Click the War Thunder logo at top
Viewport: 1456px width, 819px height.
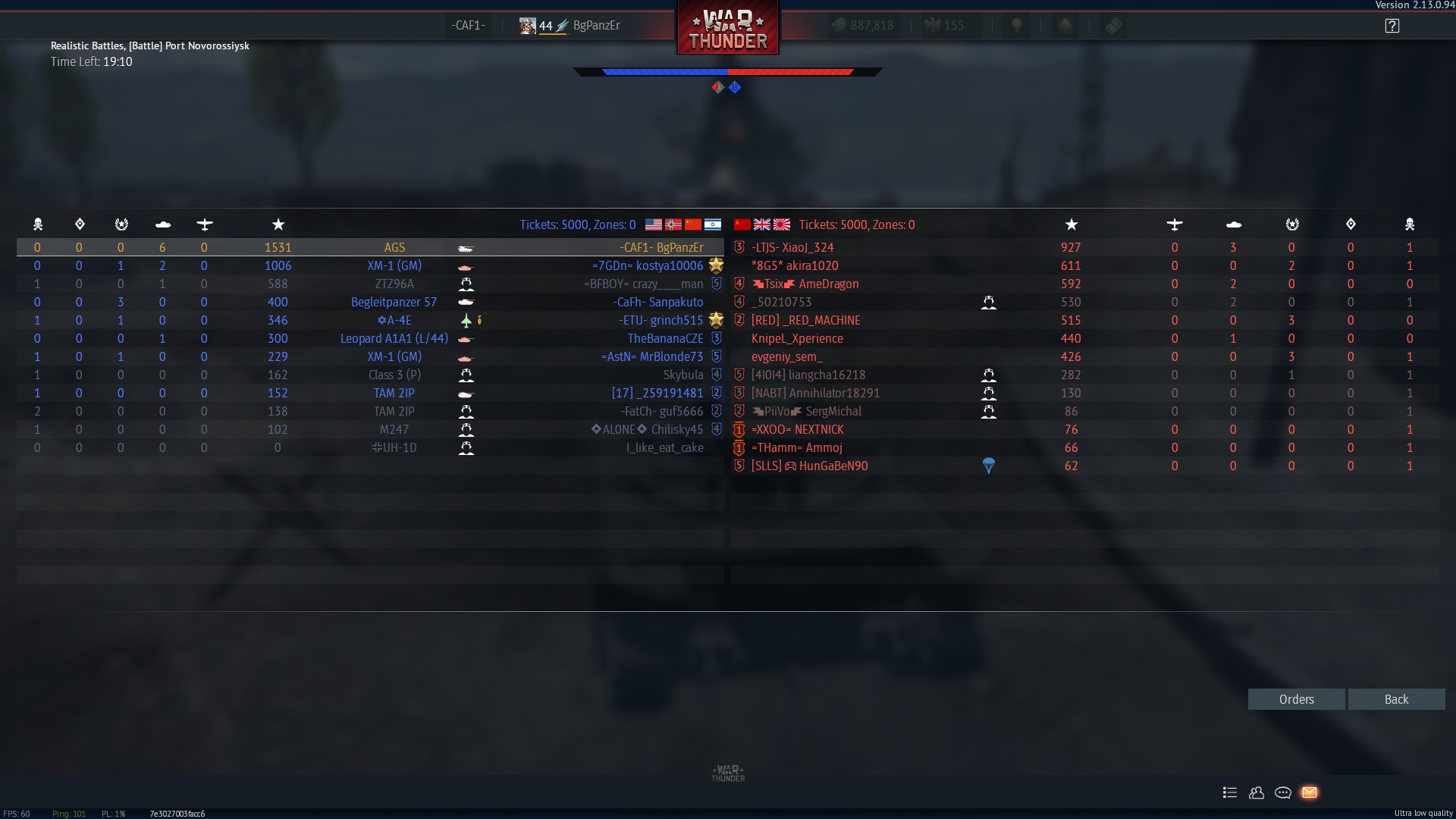[x=727, y=29]
